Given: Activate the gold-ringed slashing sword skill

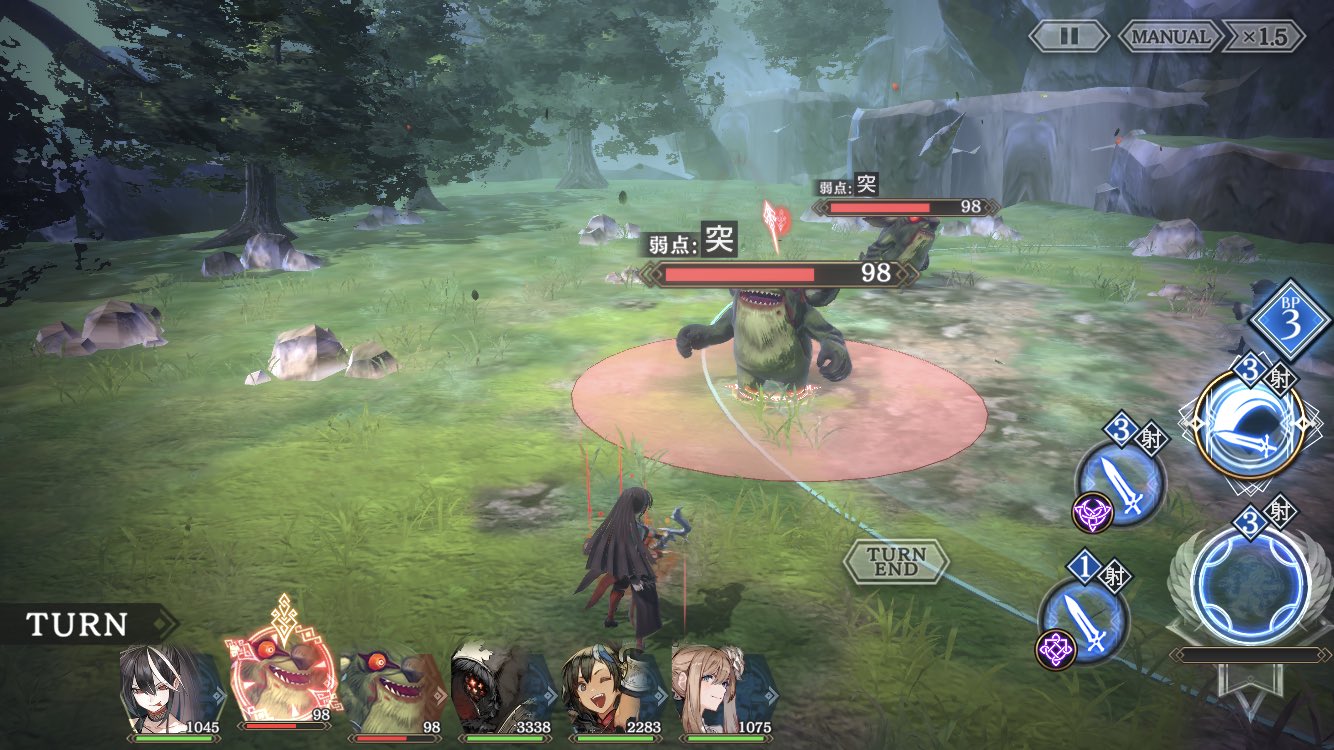Looking at the screenshot, I should (1248, 423).
